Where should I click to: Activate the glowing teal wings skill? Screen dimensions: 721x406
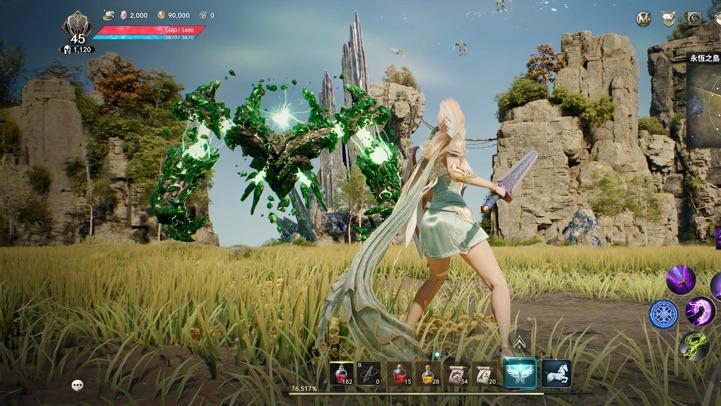[519, 373]
